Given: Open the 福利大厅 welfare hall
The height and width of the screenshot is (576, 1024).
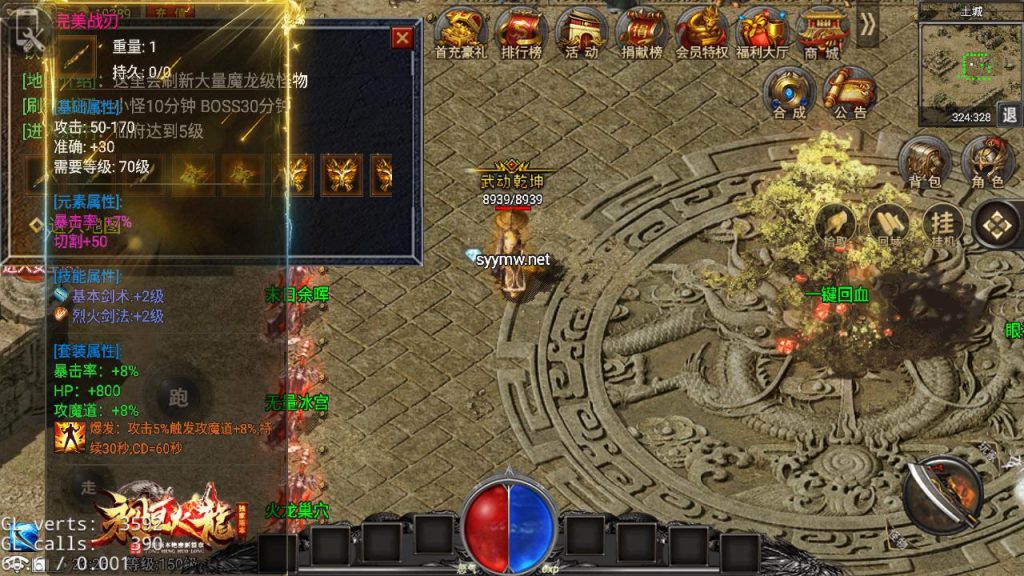Looking at the screenshot, I should [761, 33].
